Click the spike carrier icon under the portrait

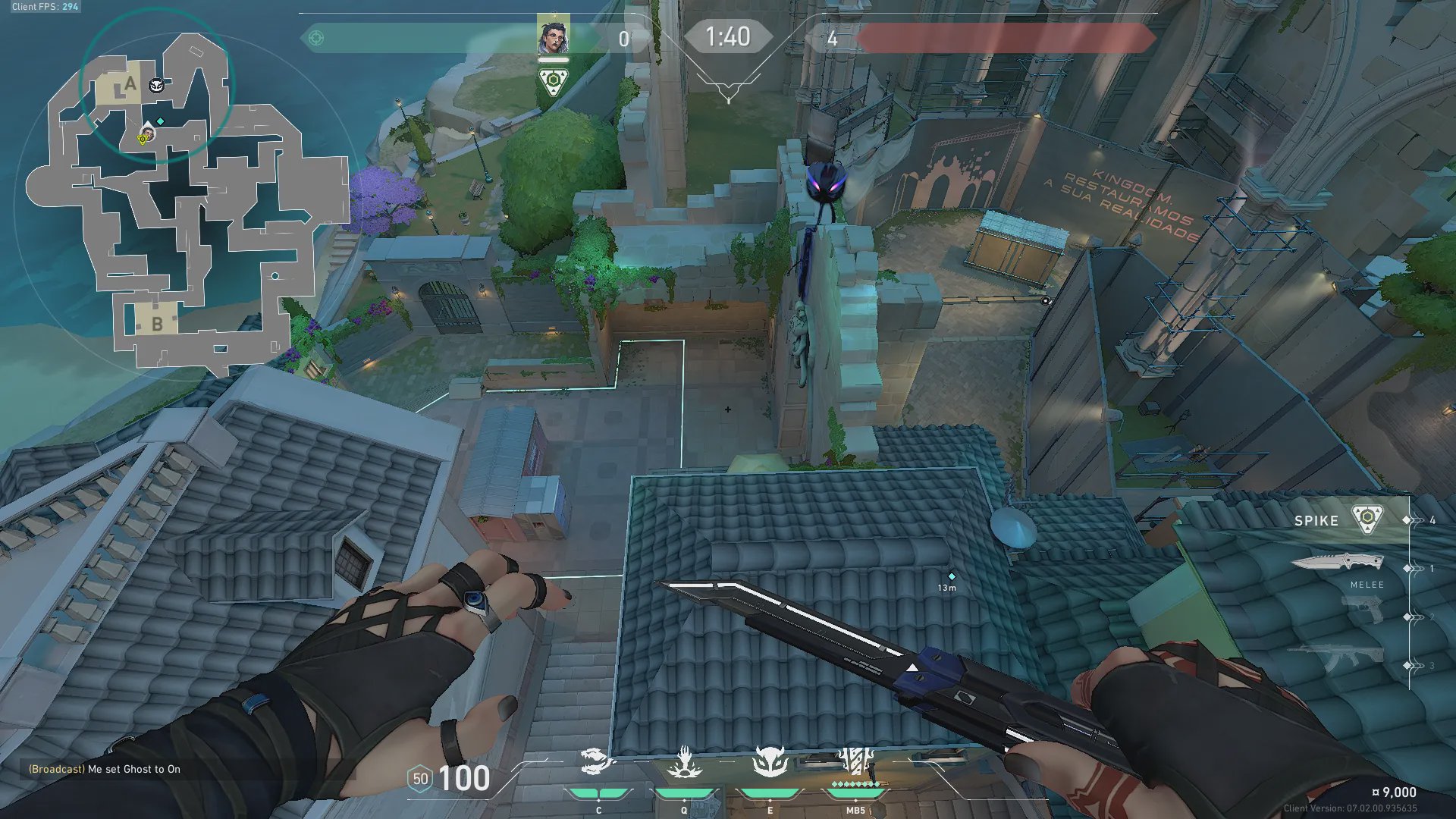click(554, 81)
